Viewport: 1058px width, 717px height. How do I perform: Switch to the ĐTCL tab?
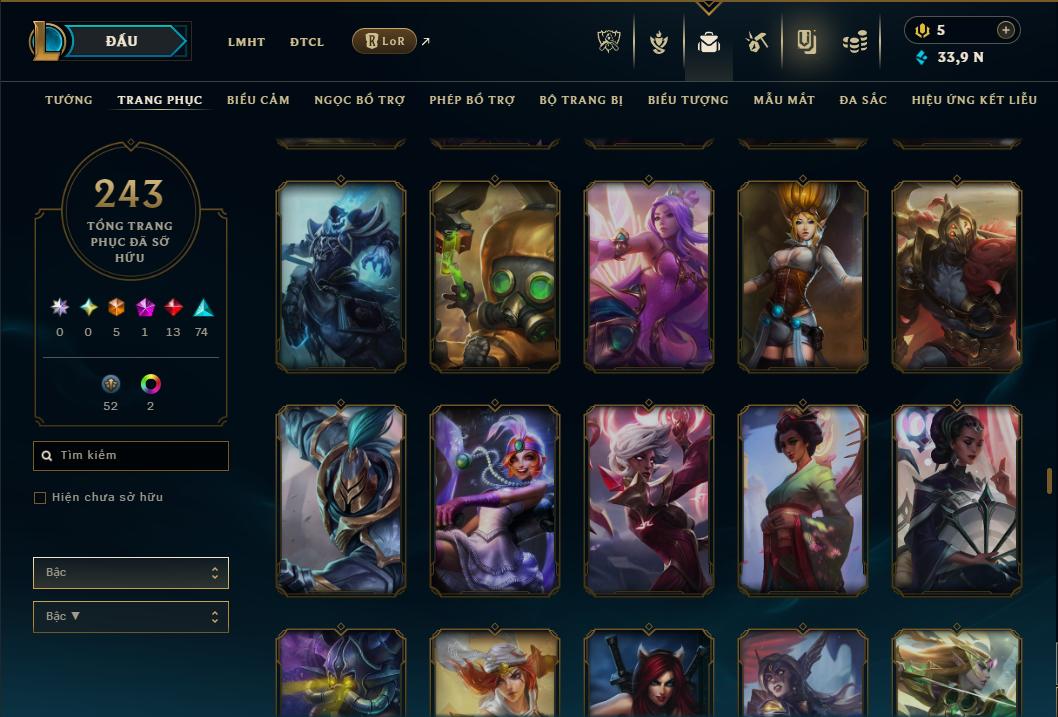pos(307,42)
